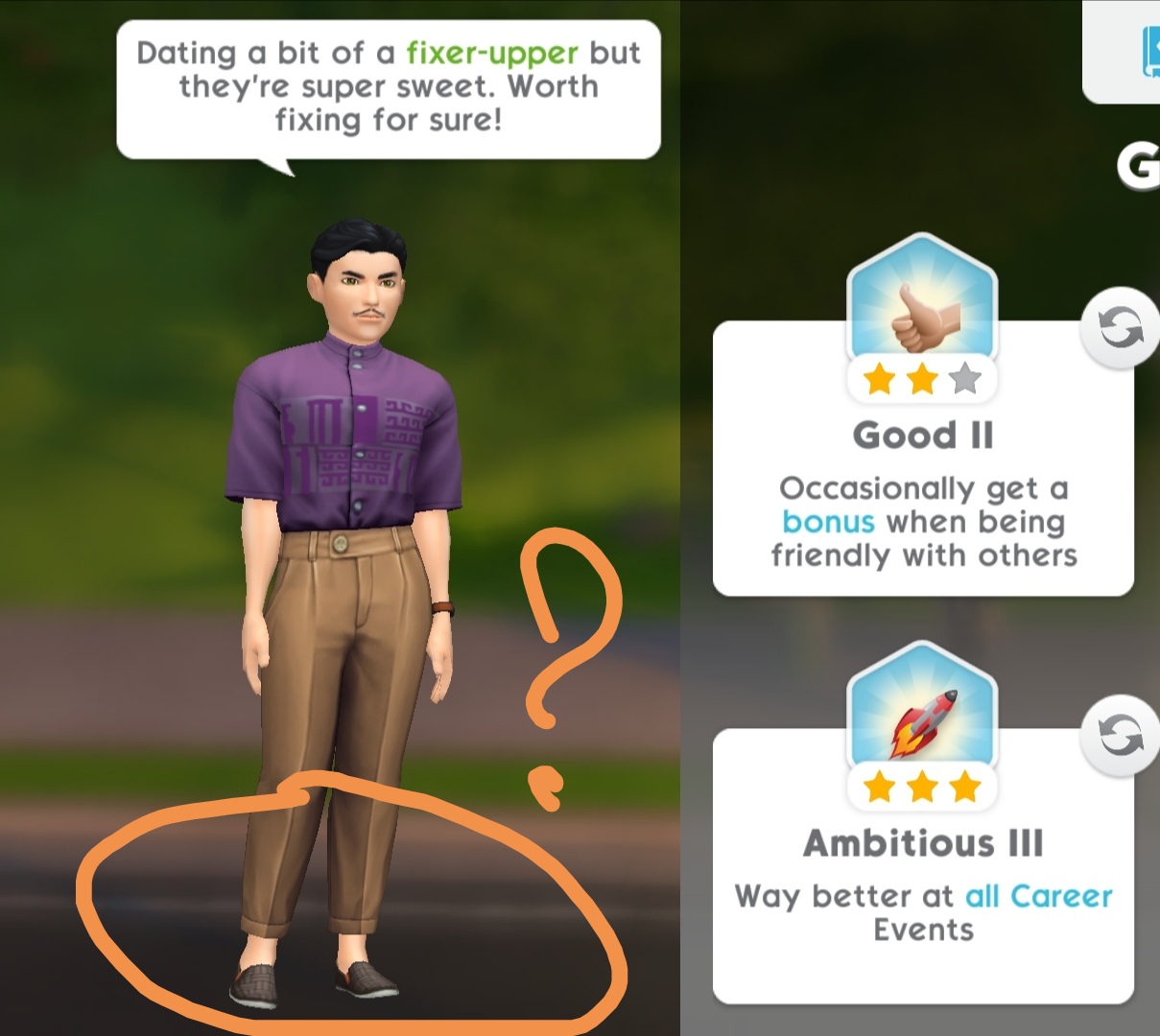Swap out the Ambitious III trait
Image resolution: width=1160 pixels, height=1036 pixels.
point(1120,737)
